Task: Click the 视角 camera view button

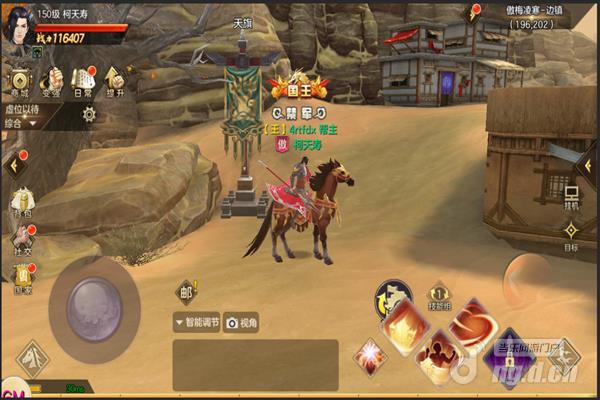Action: pyautogui.click(x=243, y=323)
